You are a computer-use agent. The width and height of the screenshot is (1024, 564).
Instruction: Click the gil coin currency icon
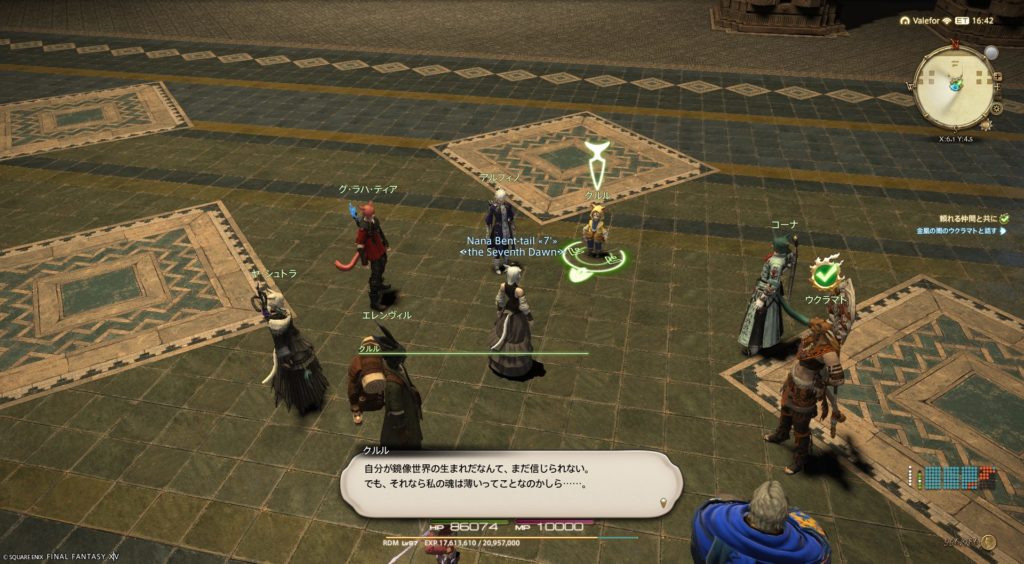pos(988,543)
